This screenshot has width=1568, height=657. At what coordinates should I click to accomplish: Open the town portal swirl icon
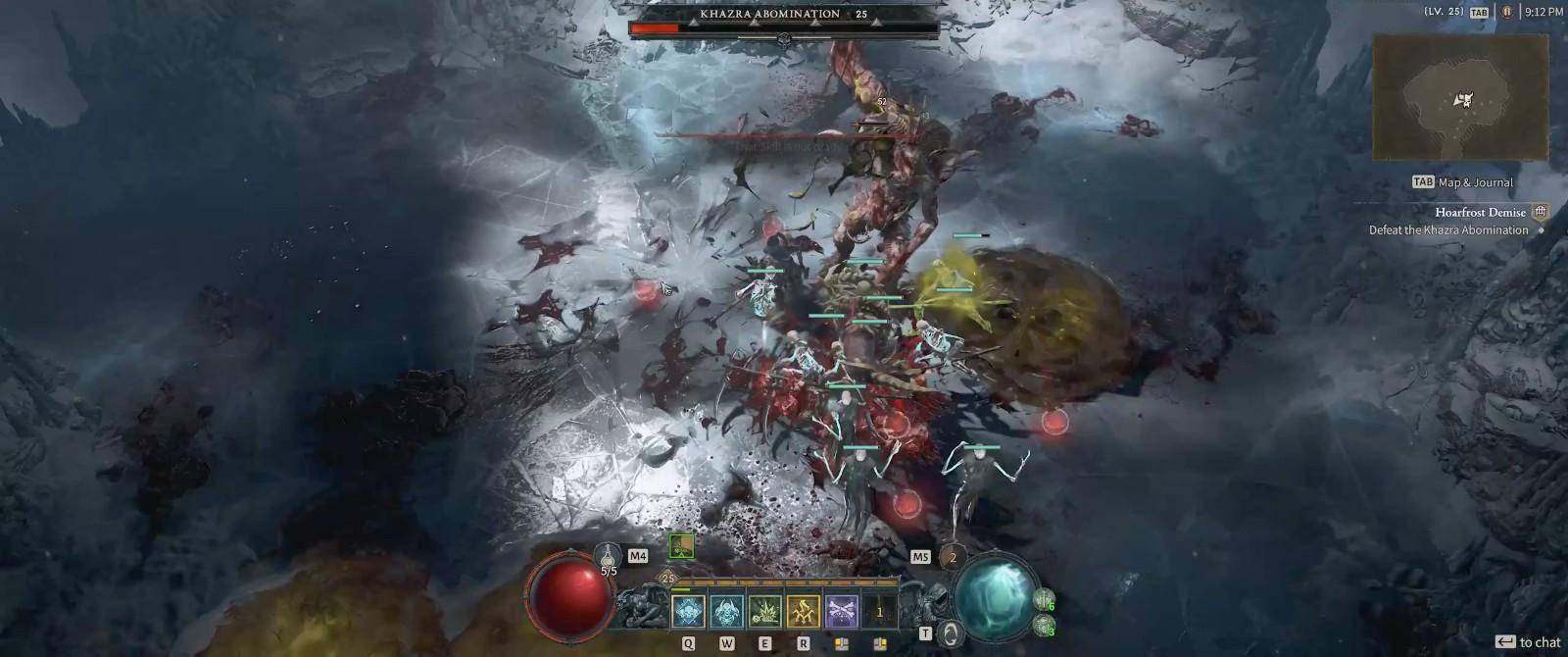point(950,633)
